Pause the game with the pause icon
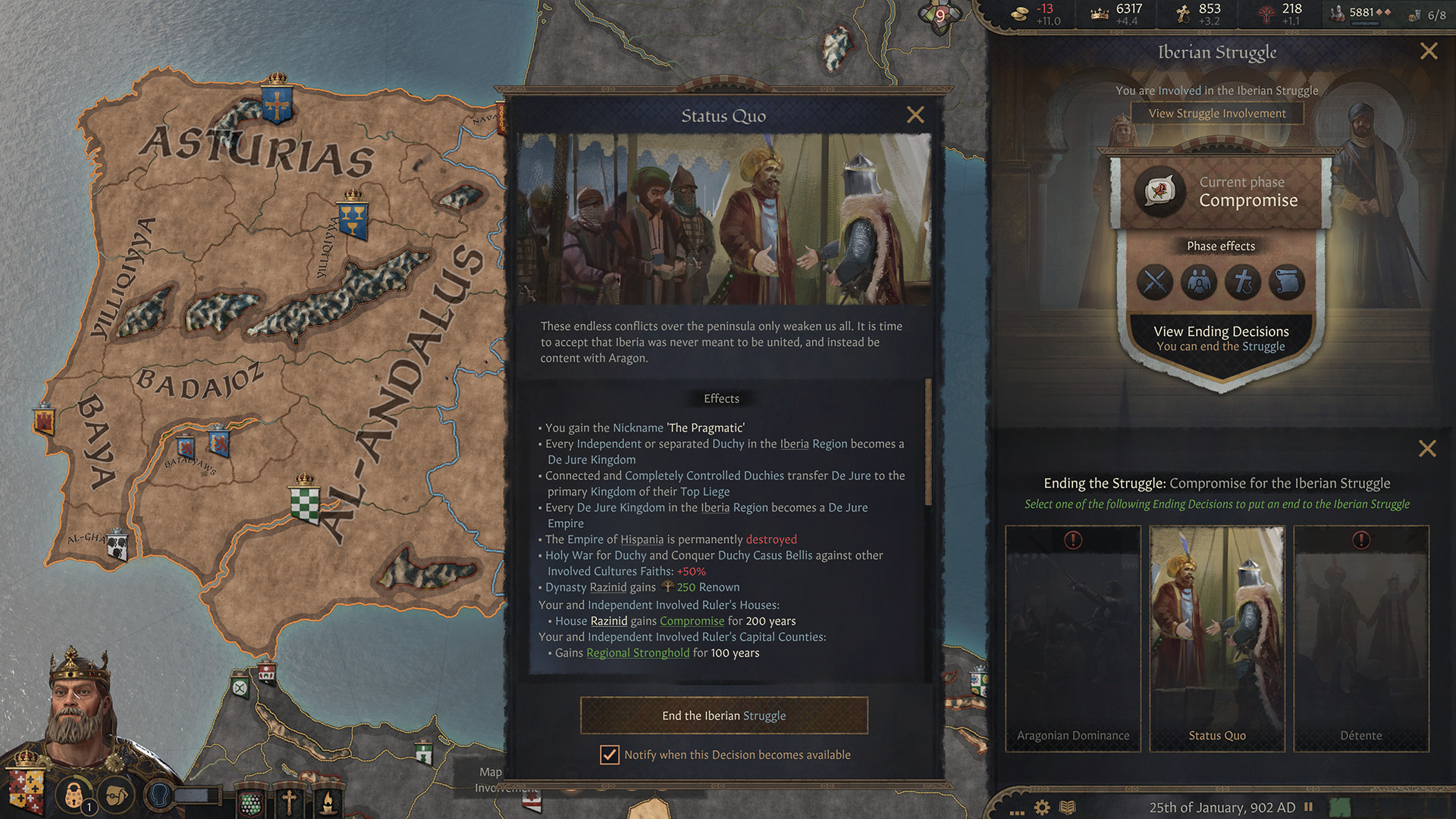This screenshot has height=819, width=1456. [x=1307, y=808]
